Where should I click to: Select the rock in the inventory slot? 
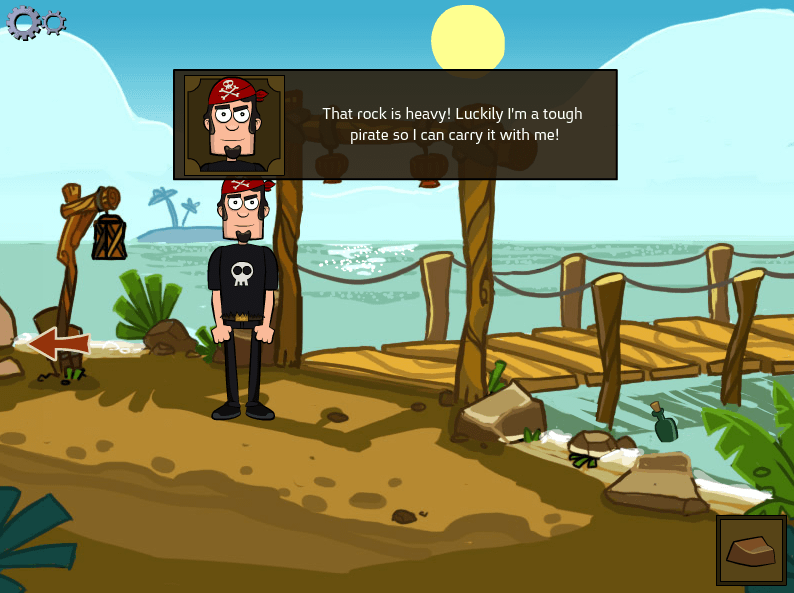[751, 550]
